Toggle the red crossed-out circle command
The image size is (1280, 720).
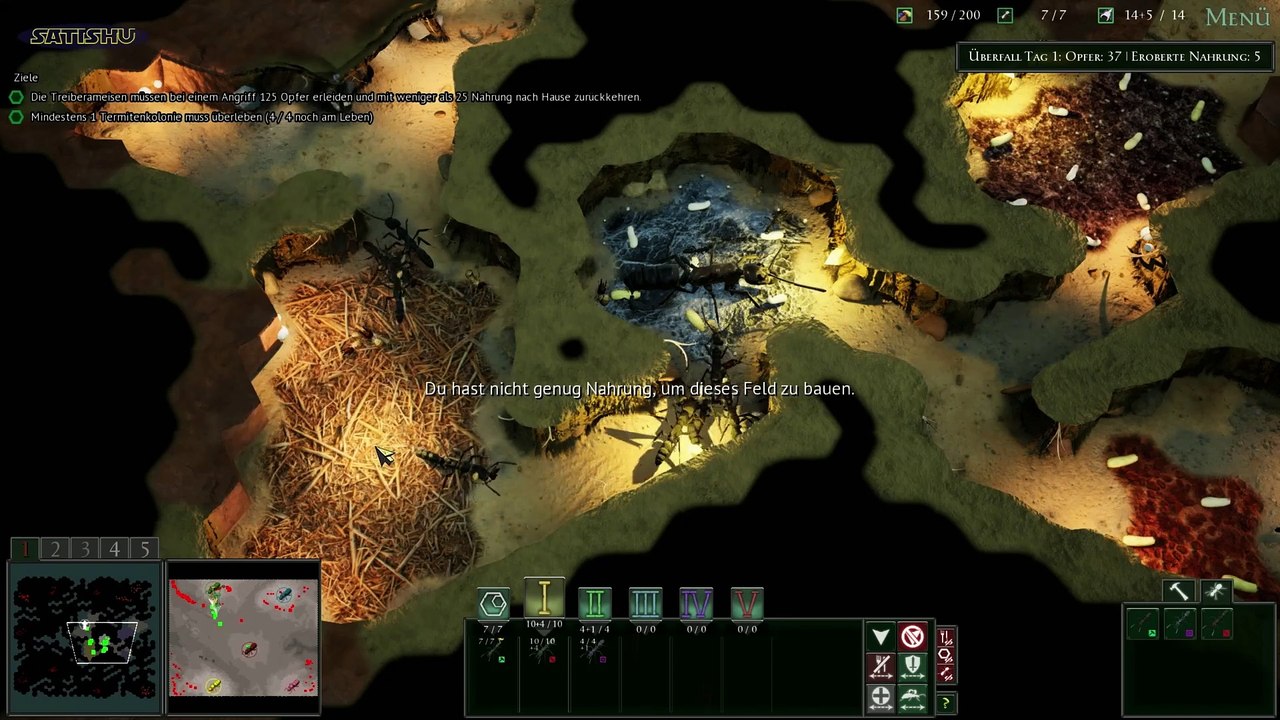pos(913,637)
